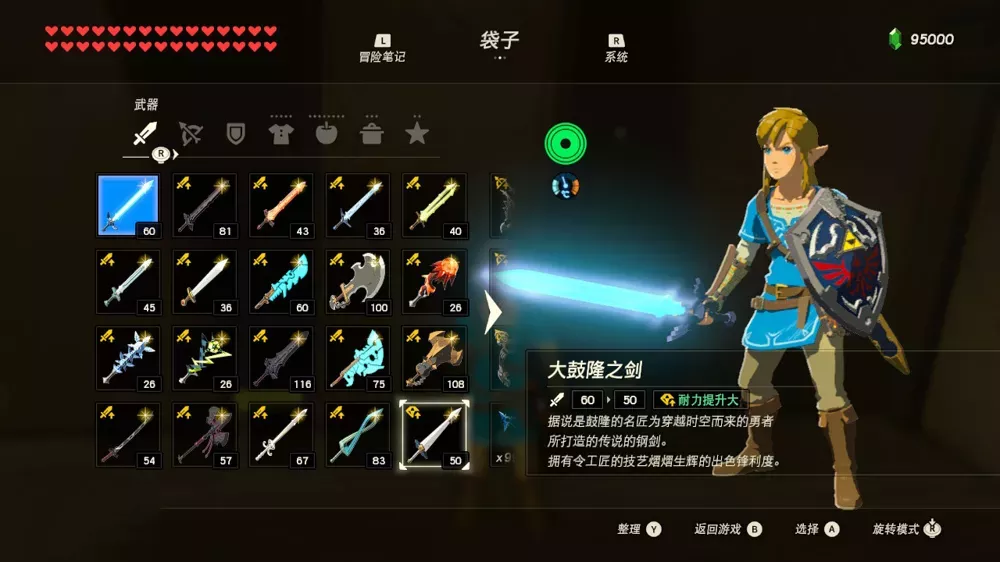Screen dimensions: 1000x562
Task: Switch to the apple materials tab
Action: [327, 133]
